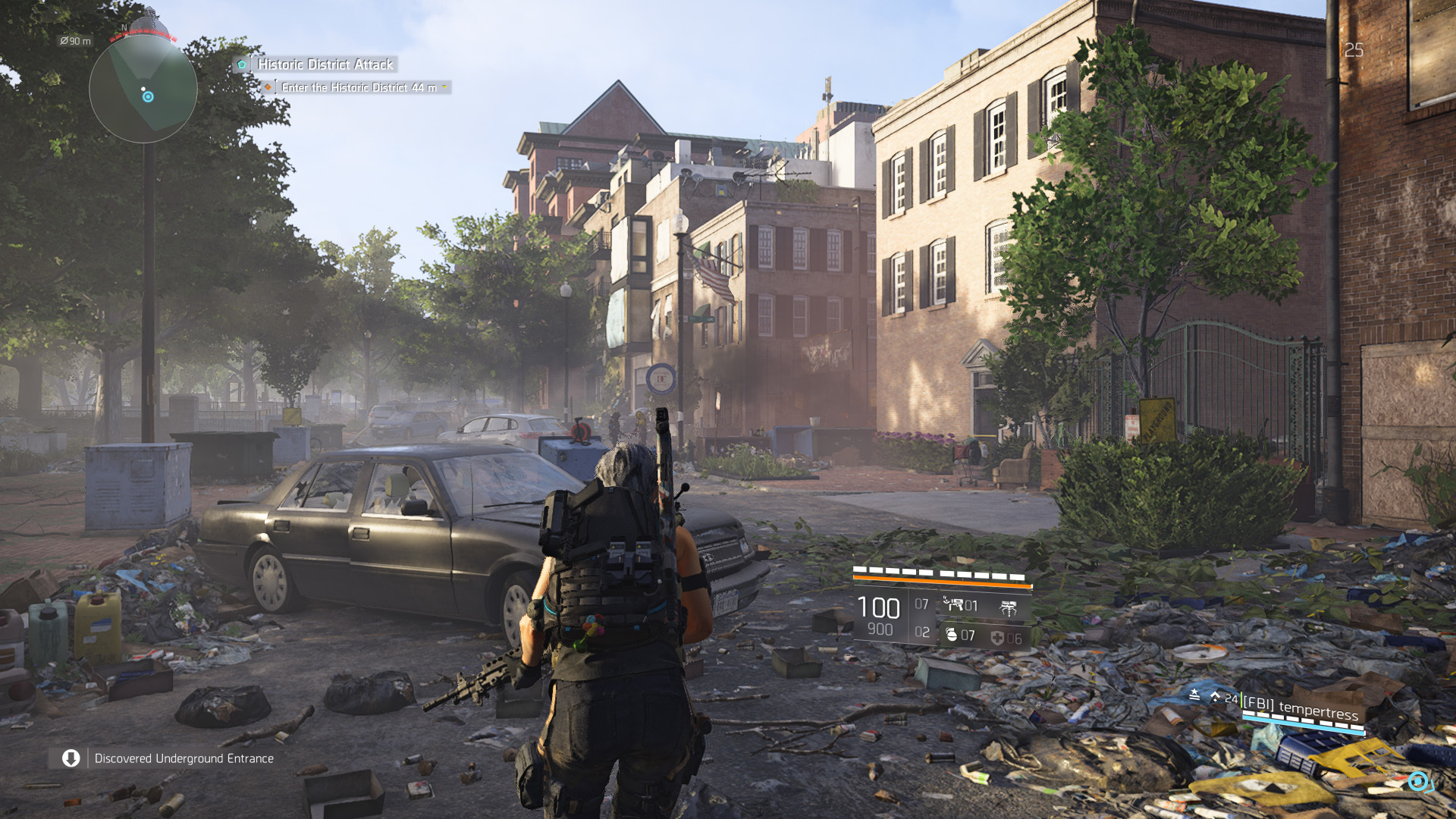Click the Underground Entrance down-arrow icon
1456x819 pixels.
coord(71,758)
